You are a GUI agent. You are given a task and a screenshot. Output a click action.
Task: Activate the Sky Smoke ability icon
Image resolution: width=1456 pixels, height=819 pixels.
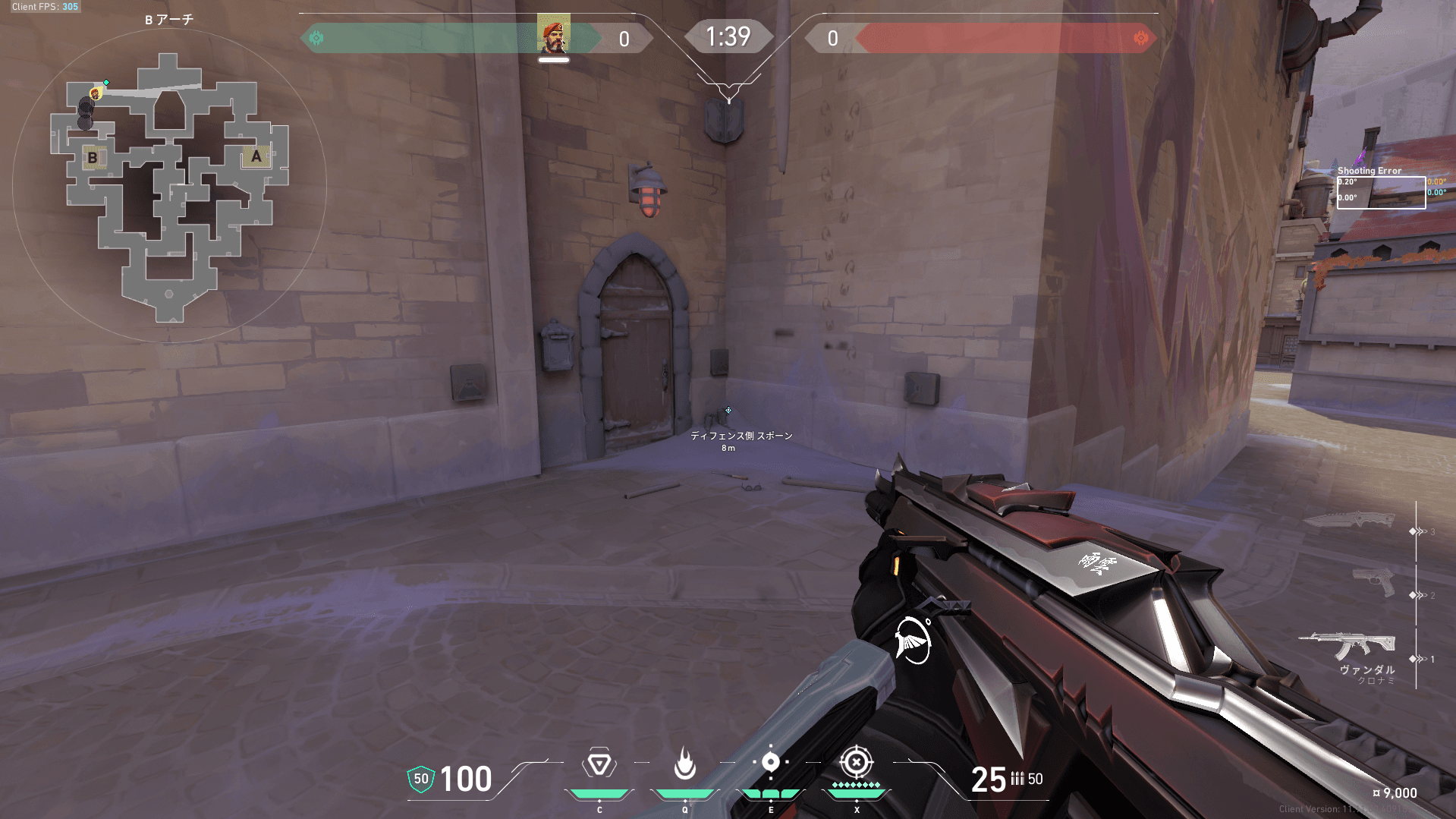(770, 762)
